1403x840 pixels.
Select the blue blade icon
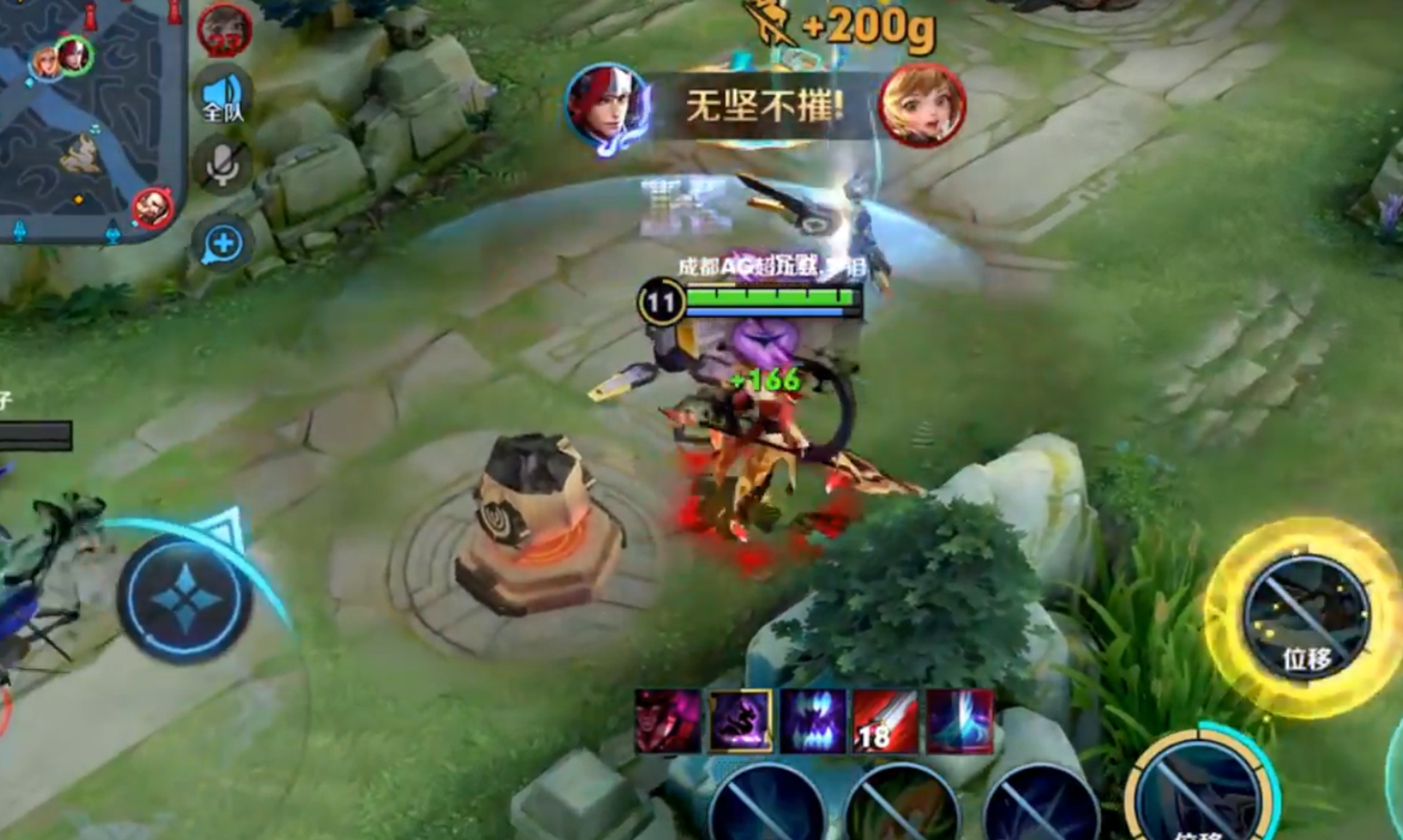tap(959, 721)
